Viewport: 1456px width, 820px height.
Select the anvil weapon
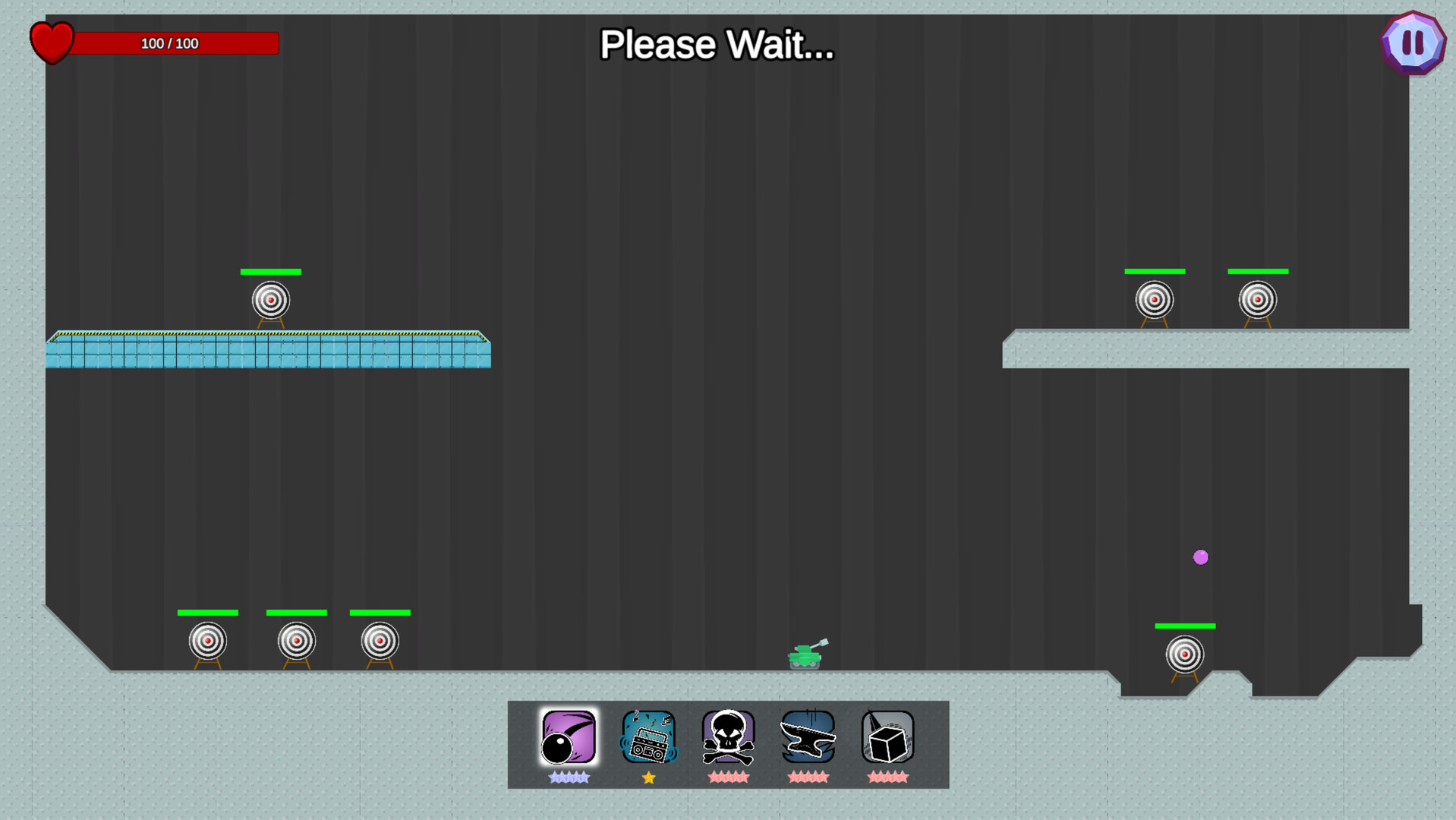point(807,736)
